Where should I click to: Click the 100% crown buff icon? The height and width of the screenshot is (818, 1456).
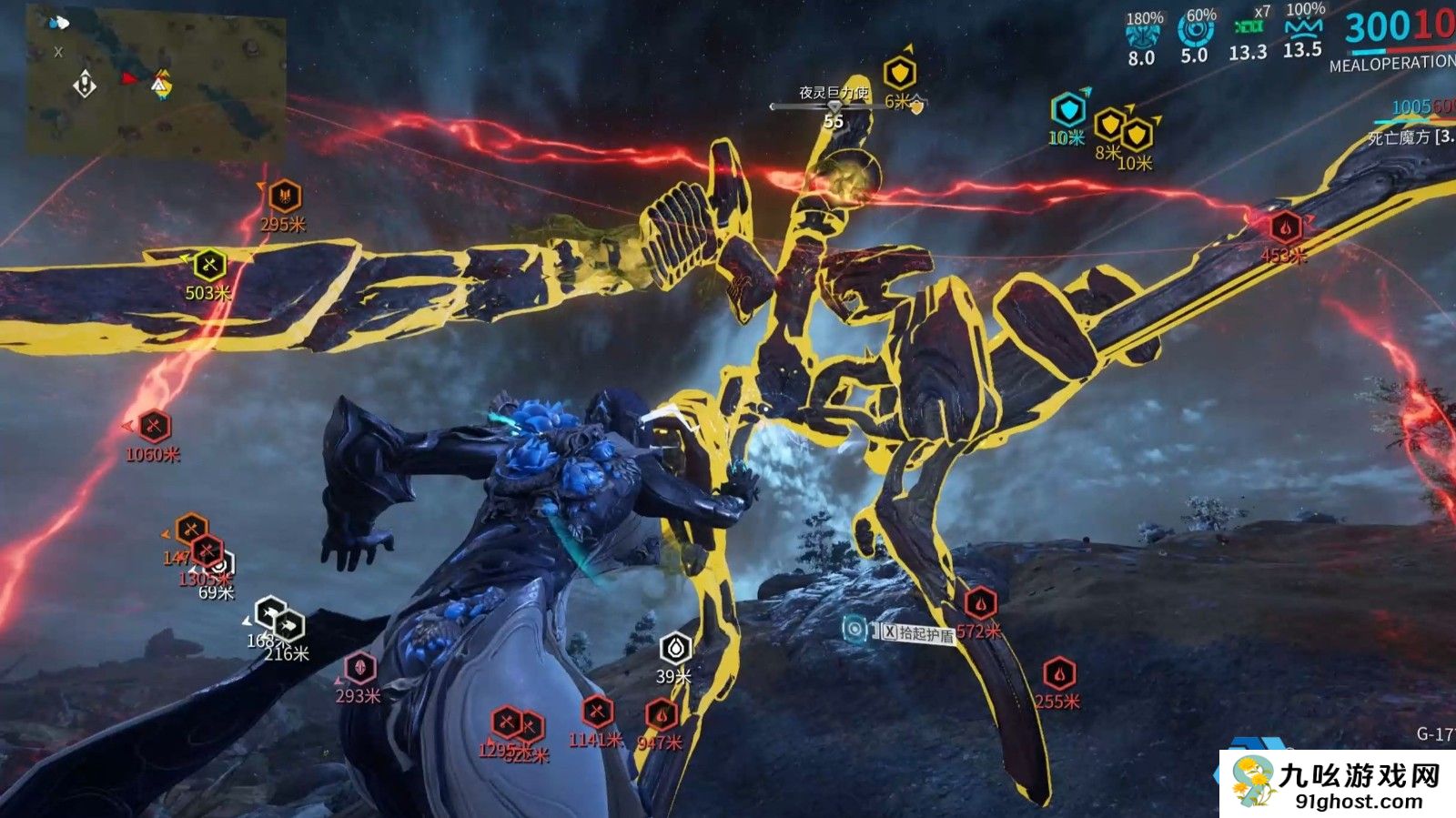click(x=1303, y=27)
